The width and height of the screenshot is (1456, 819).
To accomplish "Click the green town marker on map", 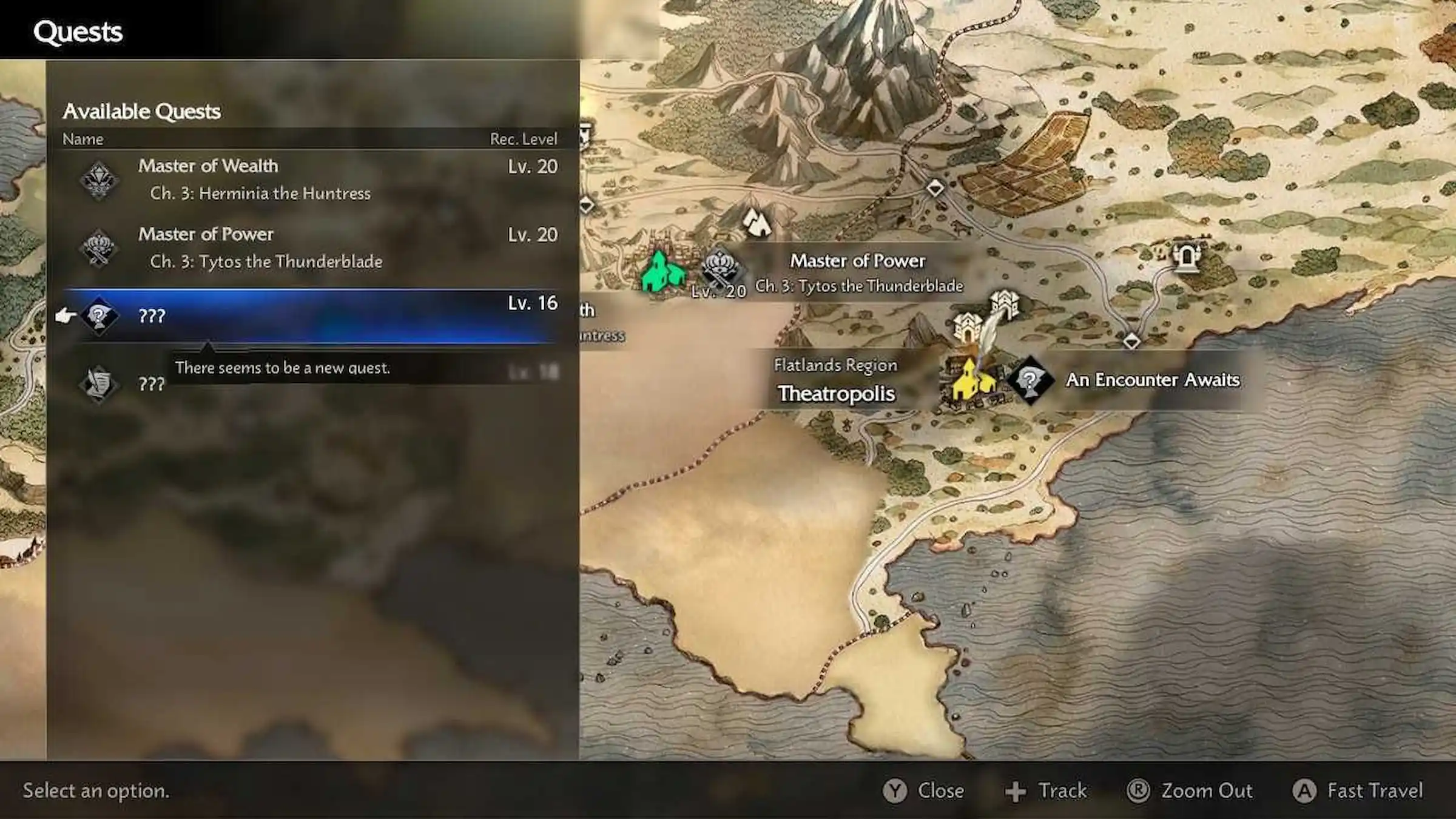I will pyautogui.click(x=662, y=272).
